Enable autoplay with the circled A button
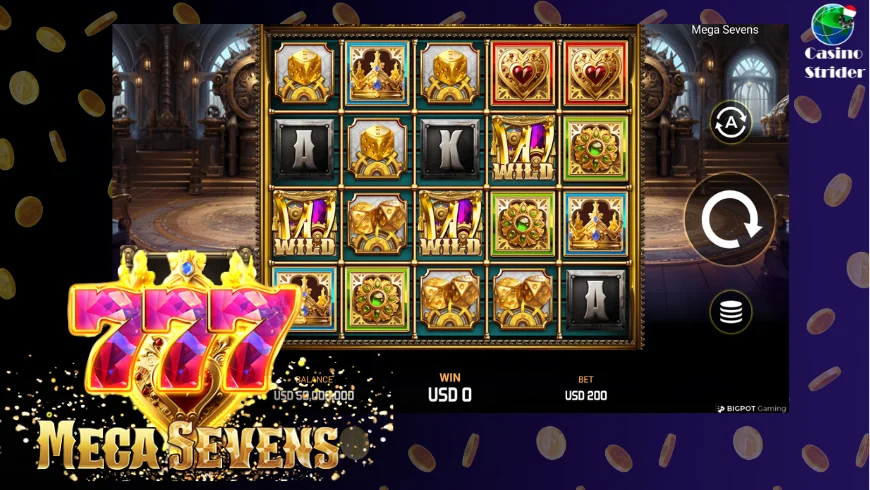Screen dimensions: 870x490 pyautogui.click(x=731, y=123)
